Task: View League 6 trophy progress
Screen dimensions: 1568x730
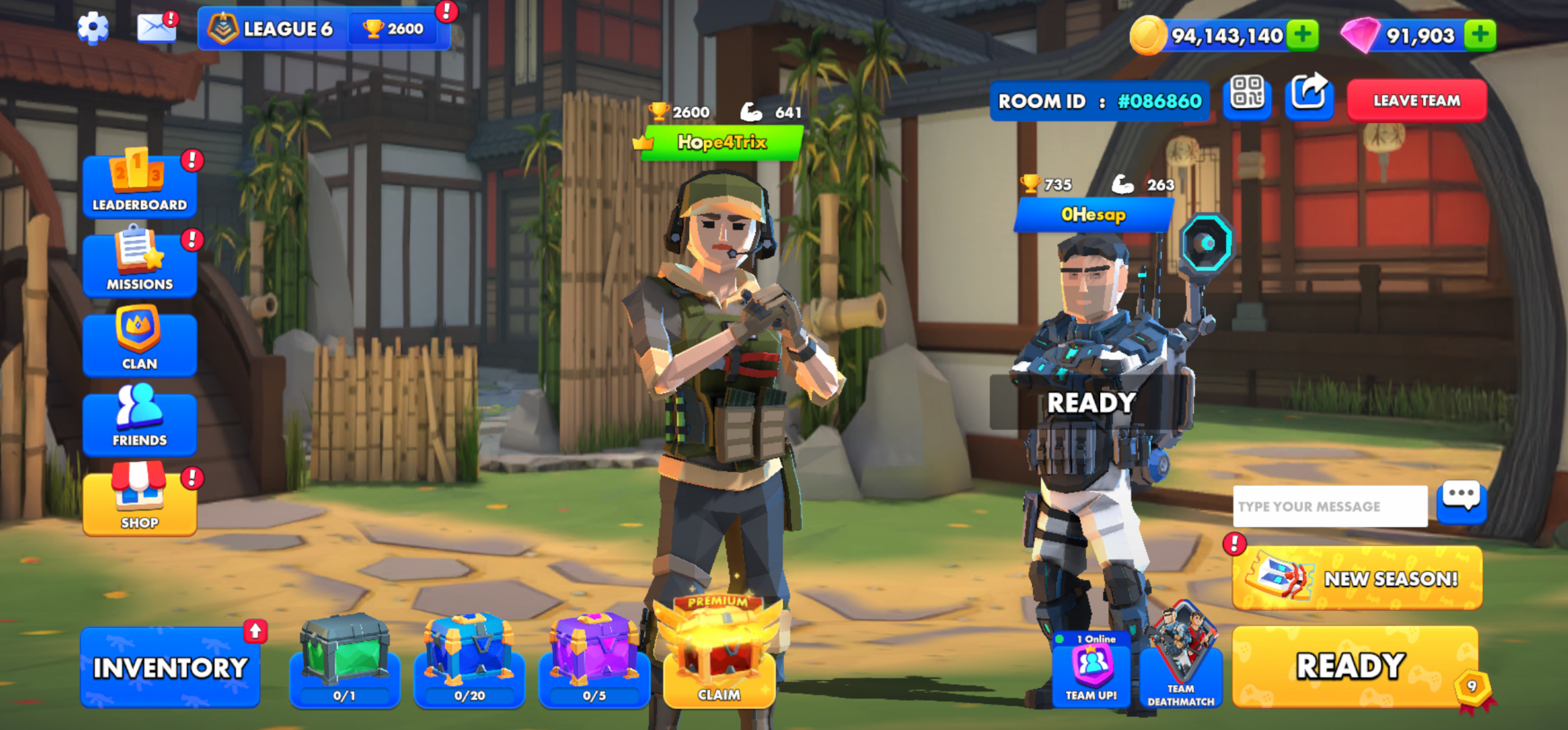Action: (x=324, y=29)
